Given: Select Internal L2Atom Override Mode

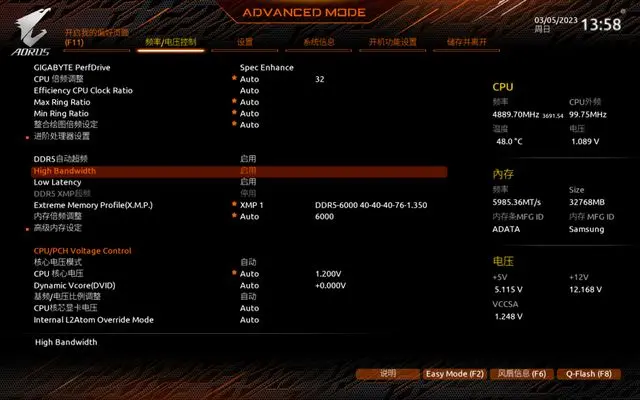Looking at the screenshot, I should point(93,320).
